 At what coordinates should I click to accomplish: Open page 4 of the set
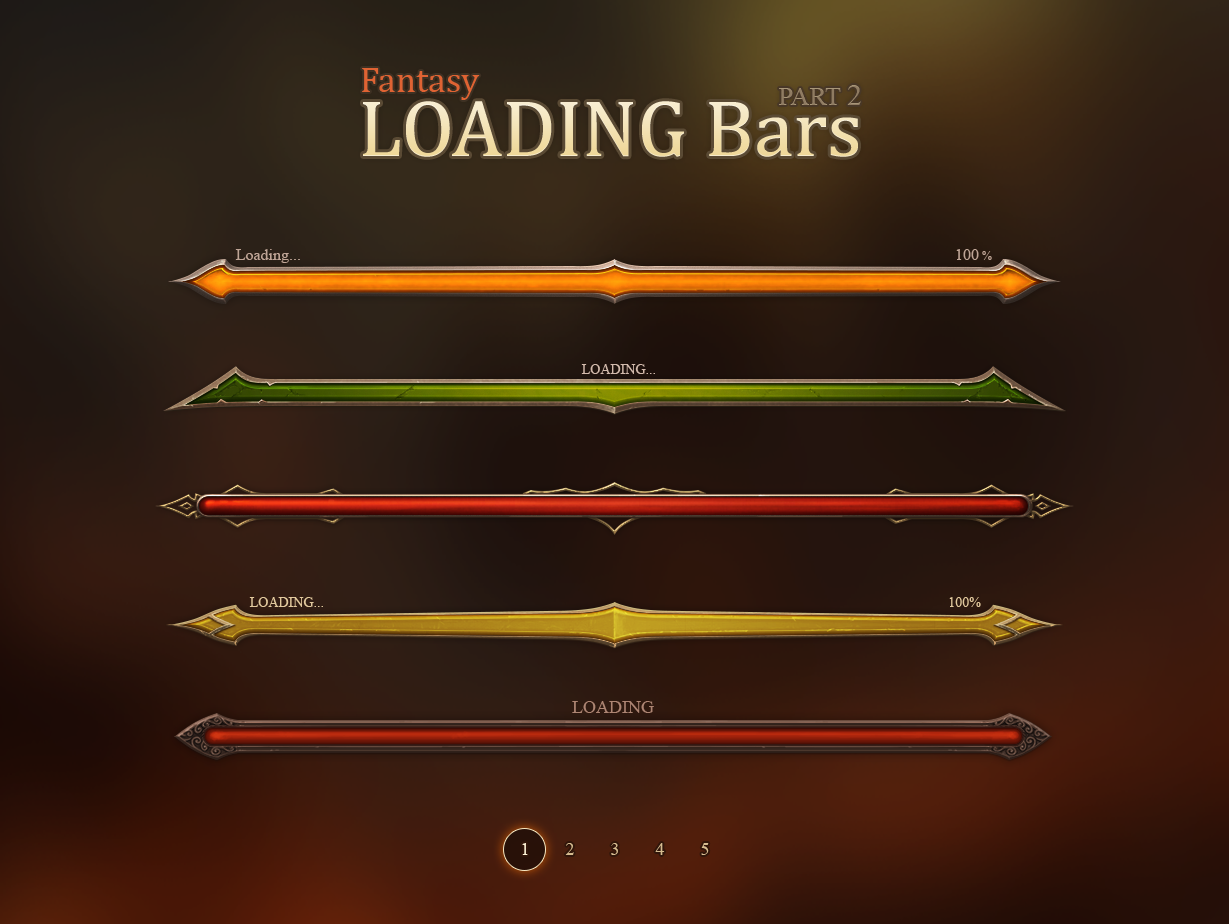click(660, 849)
